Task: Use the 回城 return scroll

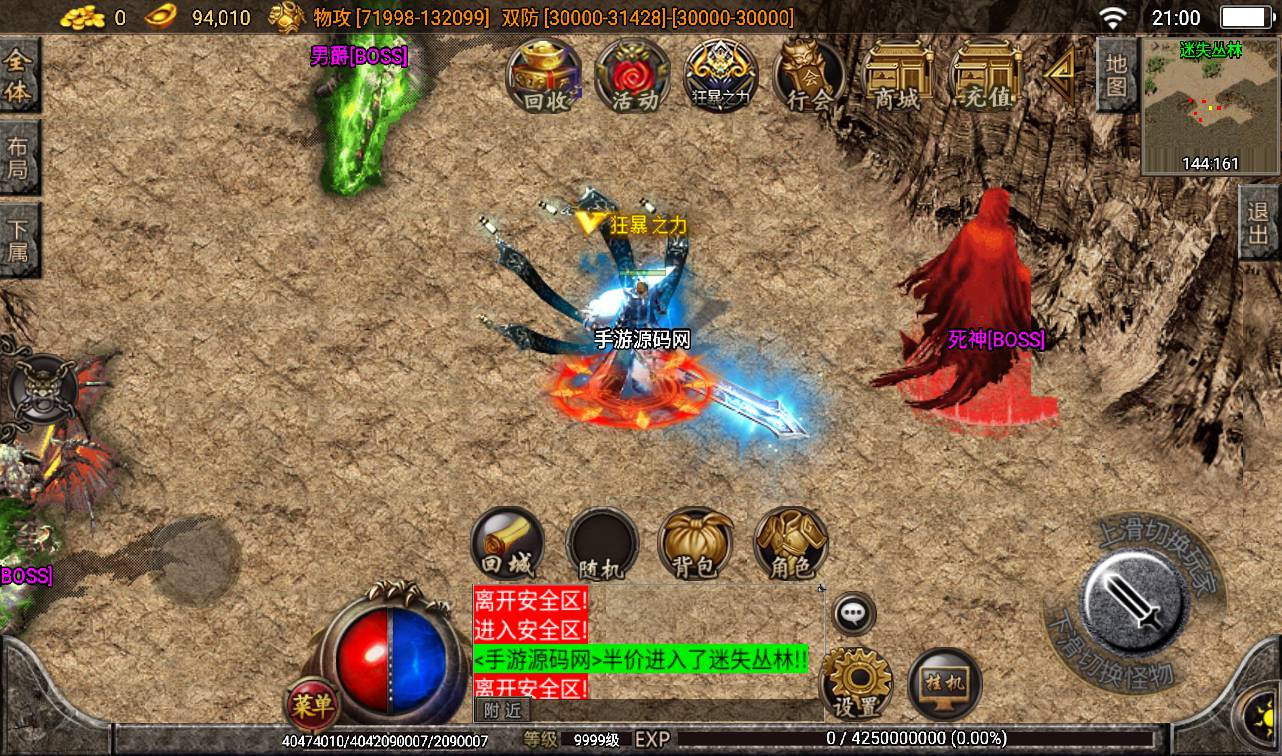Action: coord(508,545)
